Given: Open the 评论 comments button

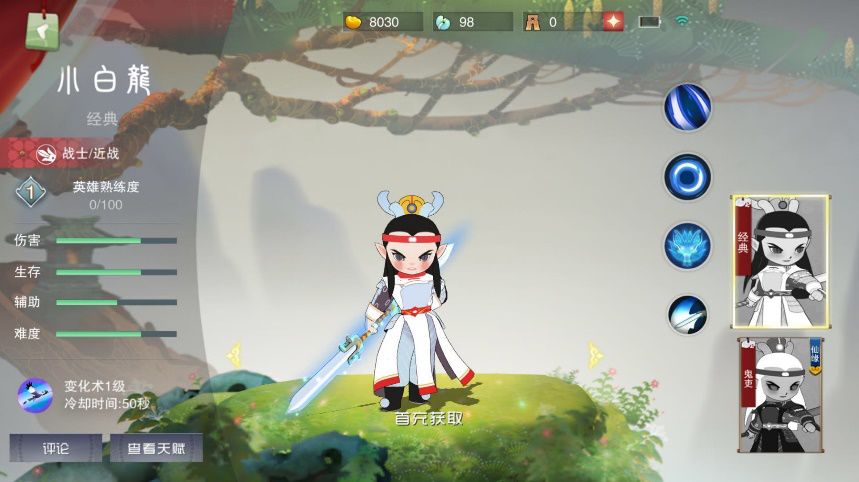Looking at the screenshot, I should [x=55, y=448].
